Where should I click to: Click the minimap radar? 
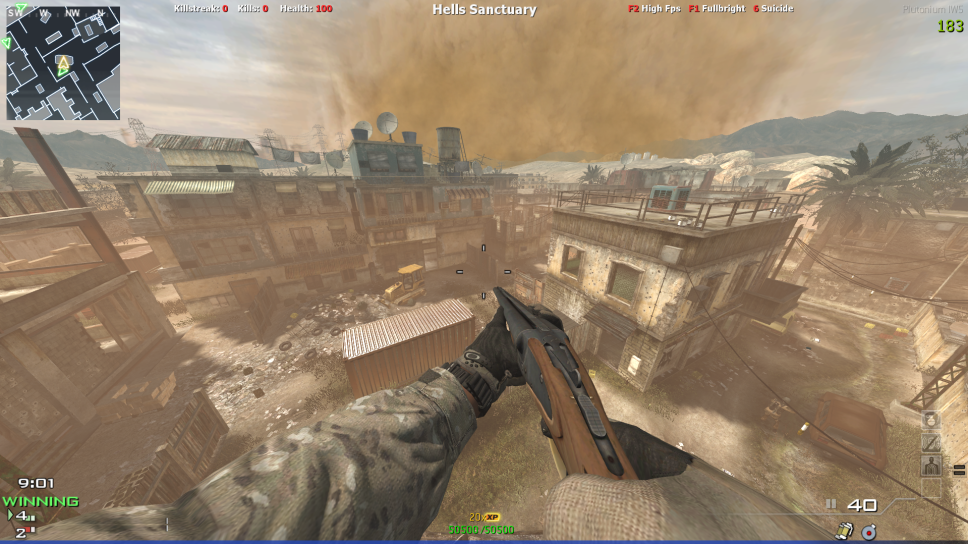(63, 63)
